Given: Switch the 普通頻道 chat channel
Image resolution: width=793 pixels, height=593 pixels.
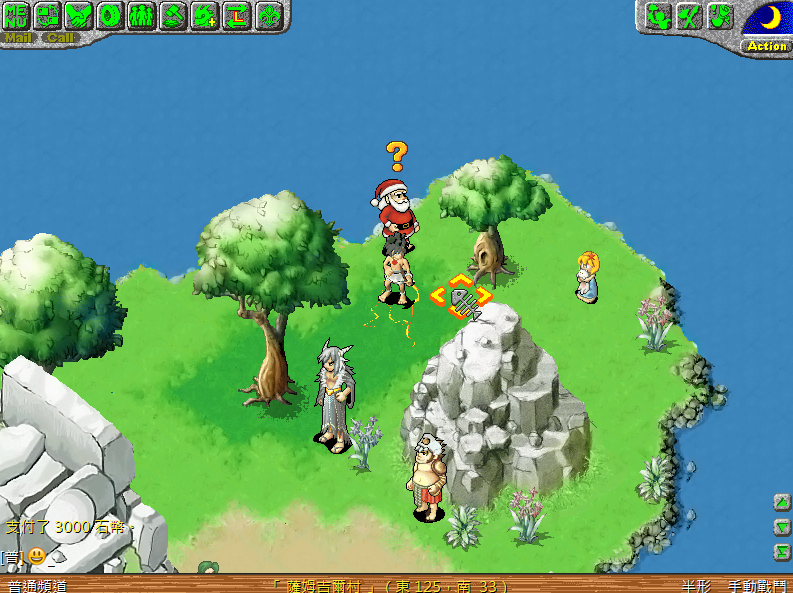Looking at the screenshot, I should coord(36,585).
